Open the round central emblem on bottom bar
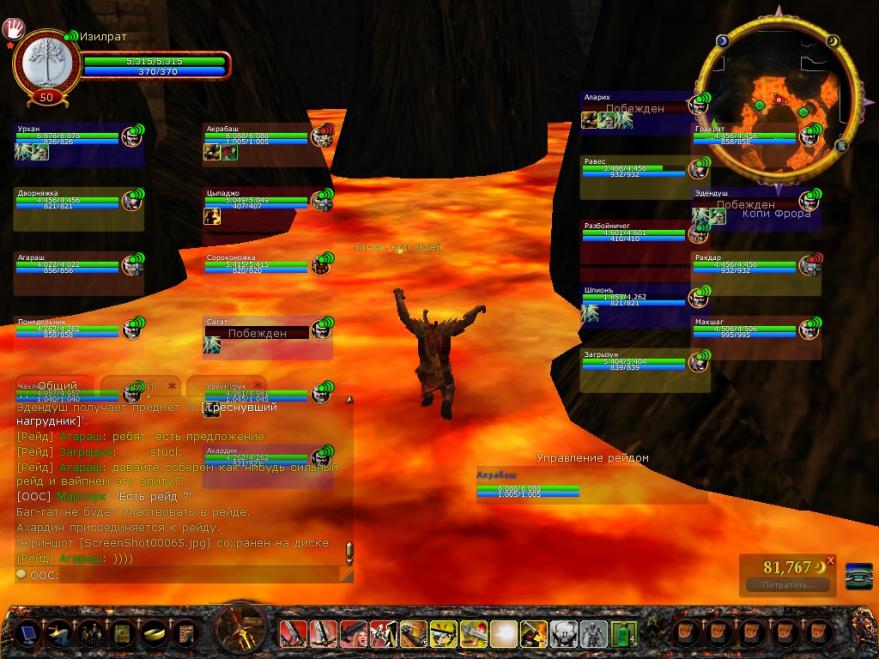879x659 pixels. (240, 632)
